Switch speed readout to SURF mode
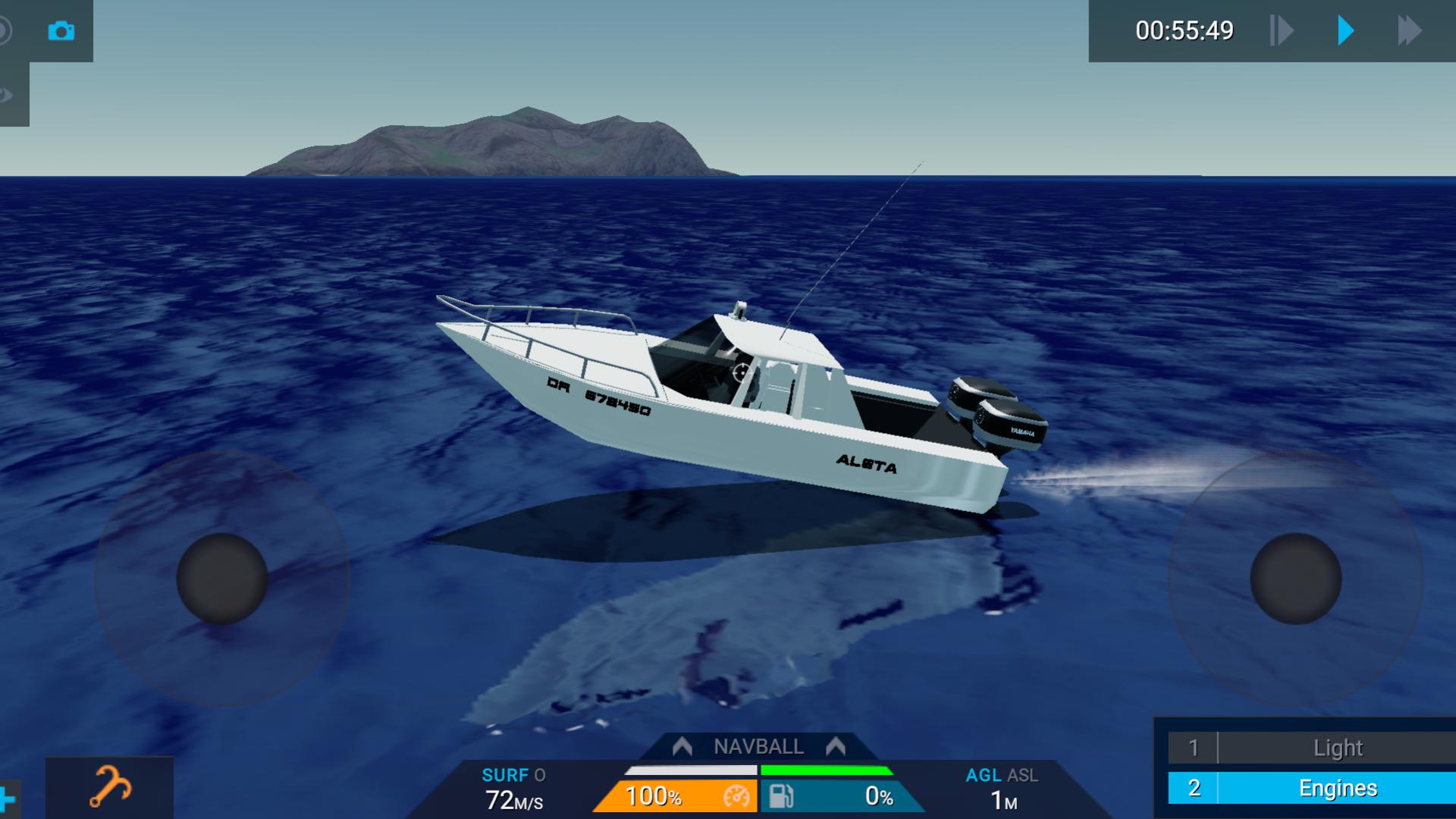This screenshot has height=819, width=1456. click(505, 775)
